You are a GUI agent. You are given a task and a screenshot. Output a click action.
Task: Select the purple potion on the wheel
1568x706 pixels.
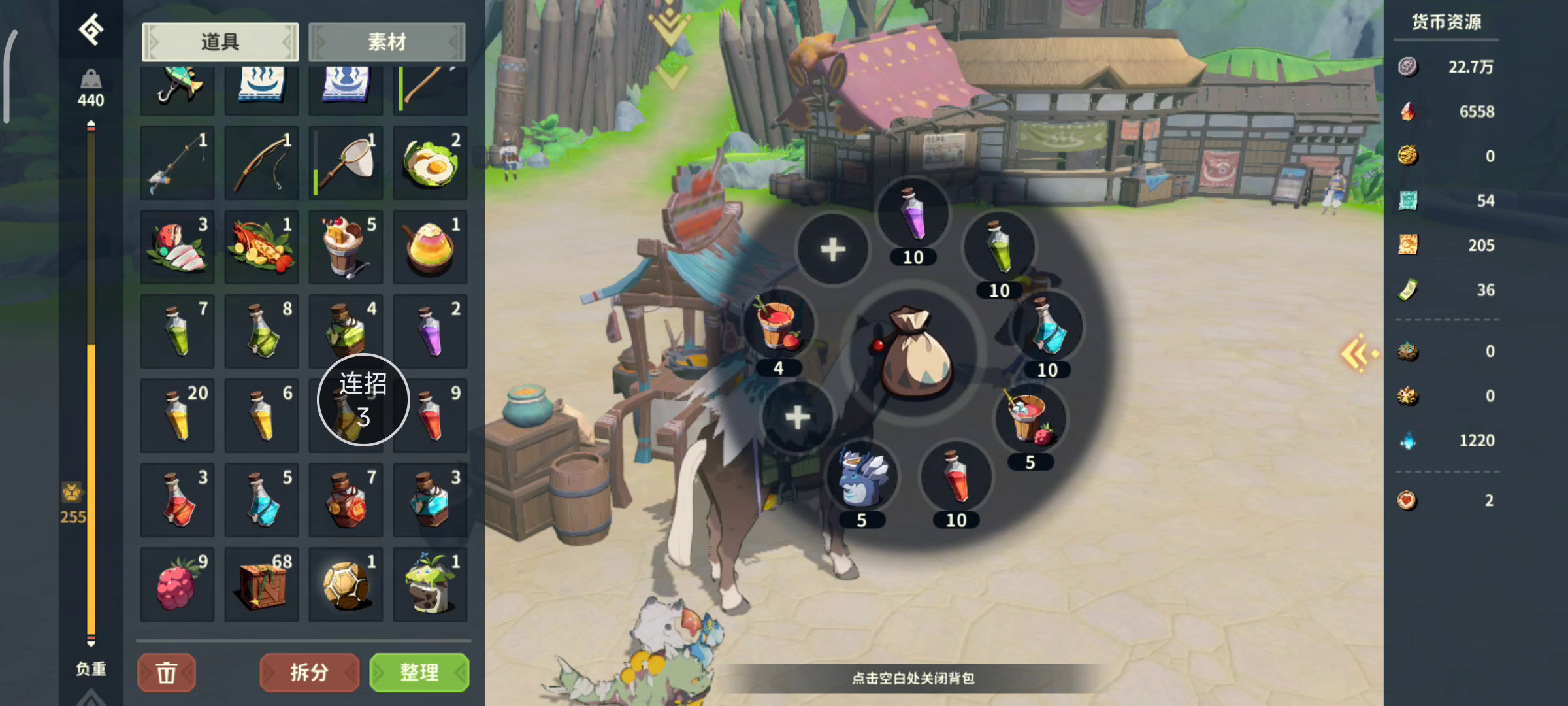point(913,214)
